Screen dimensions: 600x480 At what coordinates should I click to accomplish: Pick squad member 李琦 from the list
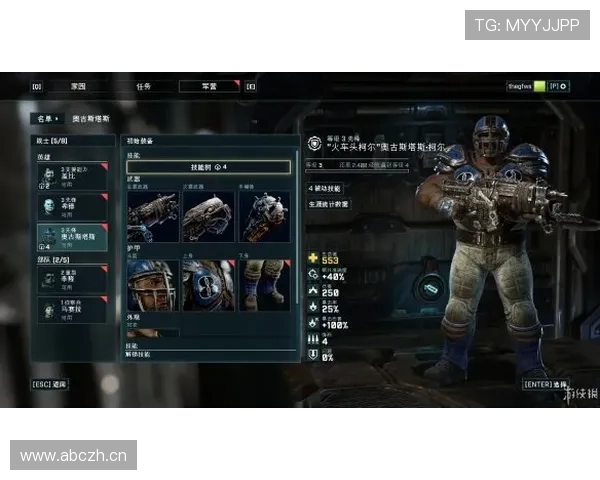(x=71, y=279)
